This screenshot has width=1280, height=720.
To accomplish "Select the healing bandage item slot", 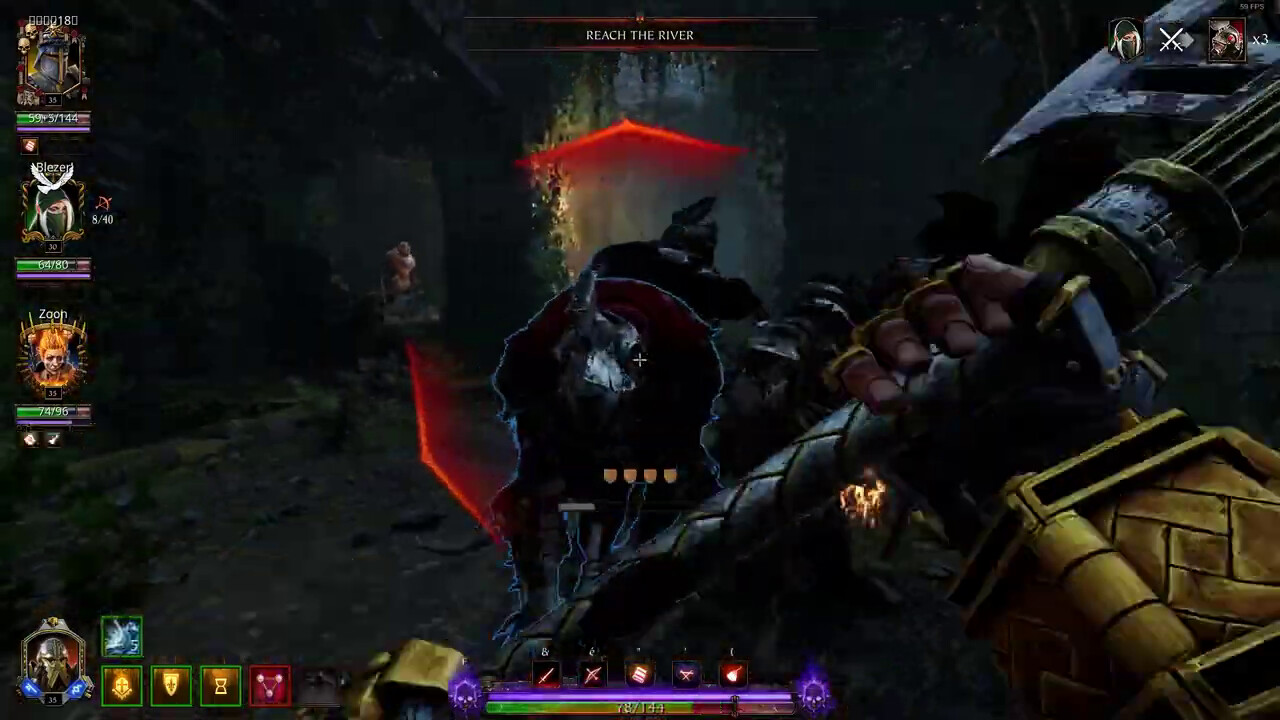I will tap(639, 676).
